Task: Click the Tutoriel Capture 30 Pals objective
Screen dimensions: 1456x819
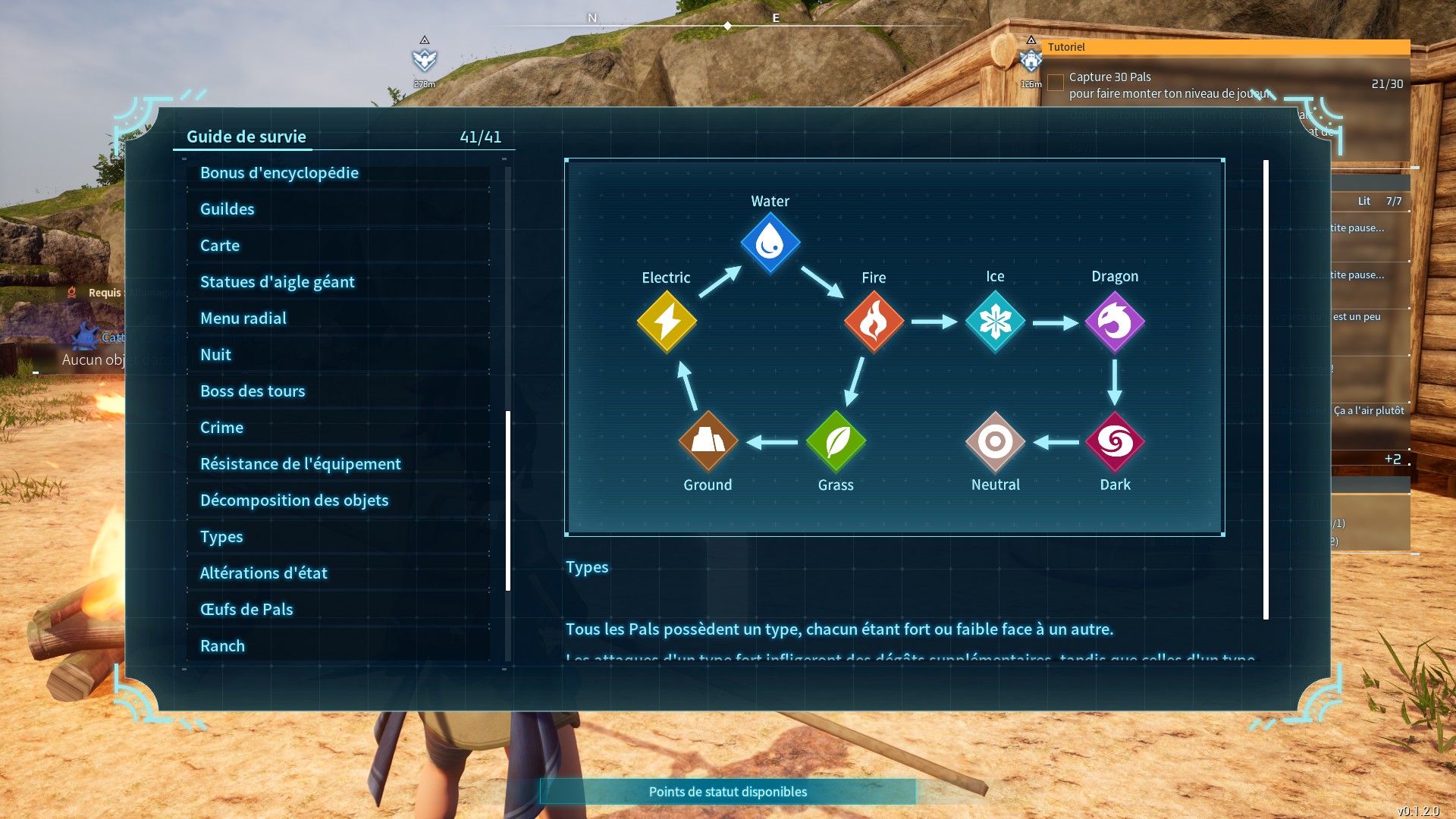Action: point(1168,85)
